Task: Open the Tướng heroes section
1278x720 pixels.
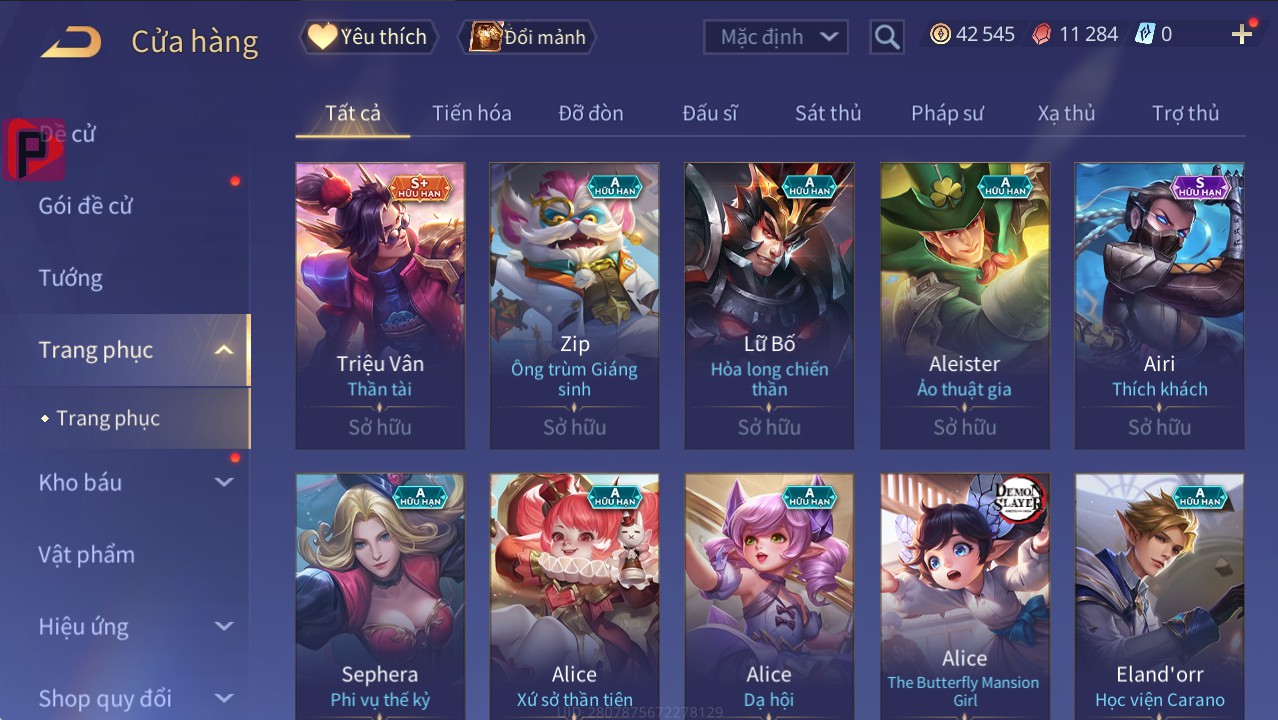Action: pyautogui.click(x=71, y=278)
